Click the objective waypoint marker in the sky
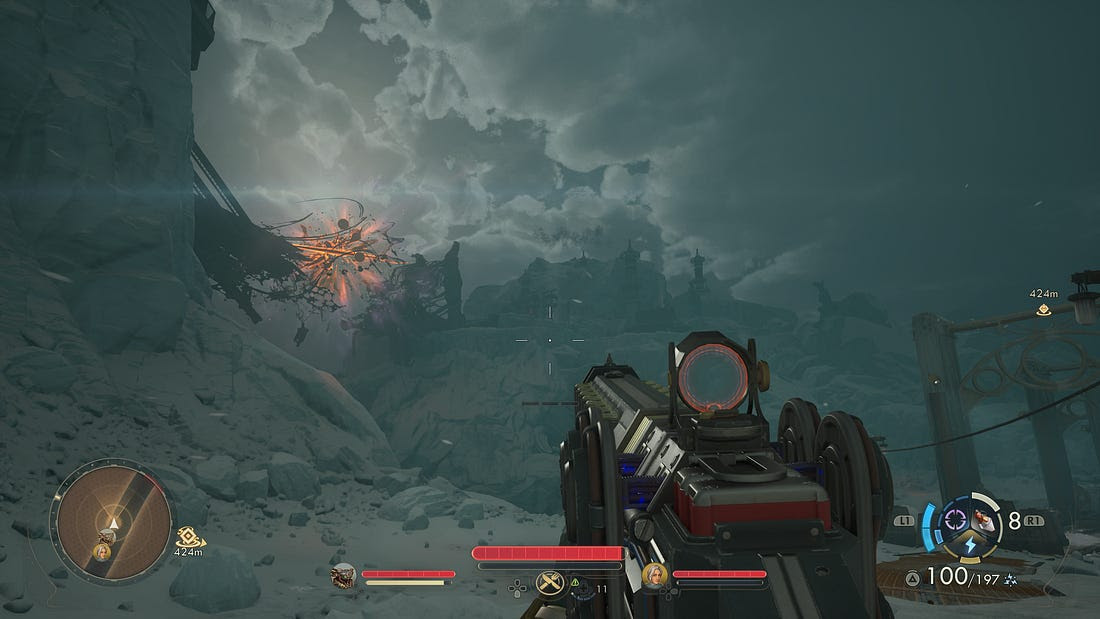Image resolution: width=1100 pixels, height=619 pixels. (x=1044, y=310)
